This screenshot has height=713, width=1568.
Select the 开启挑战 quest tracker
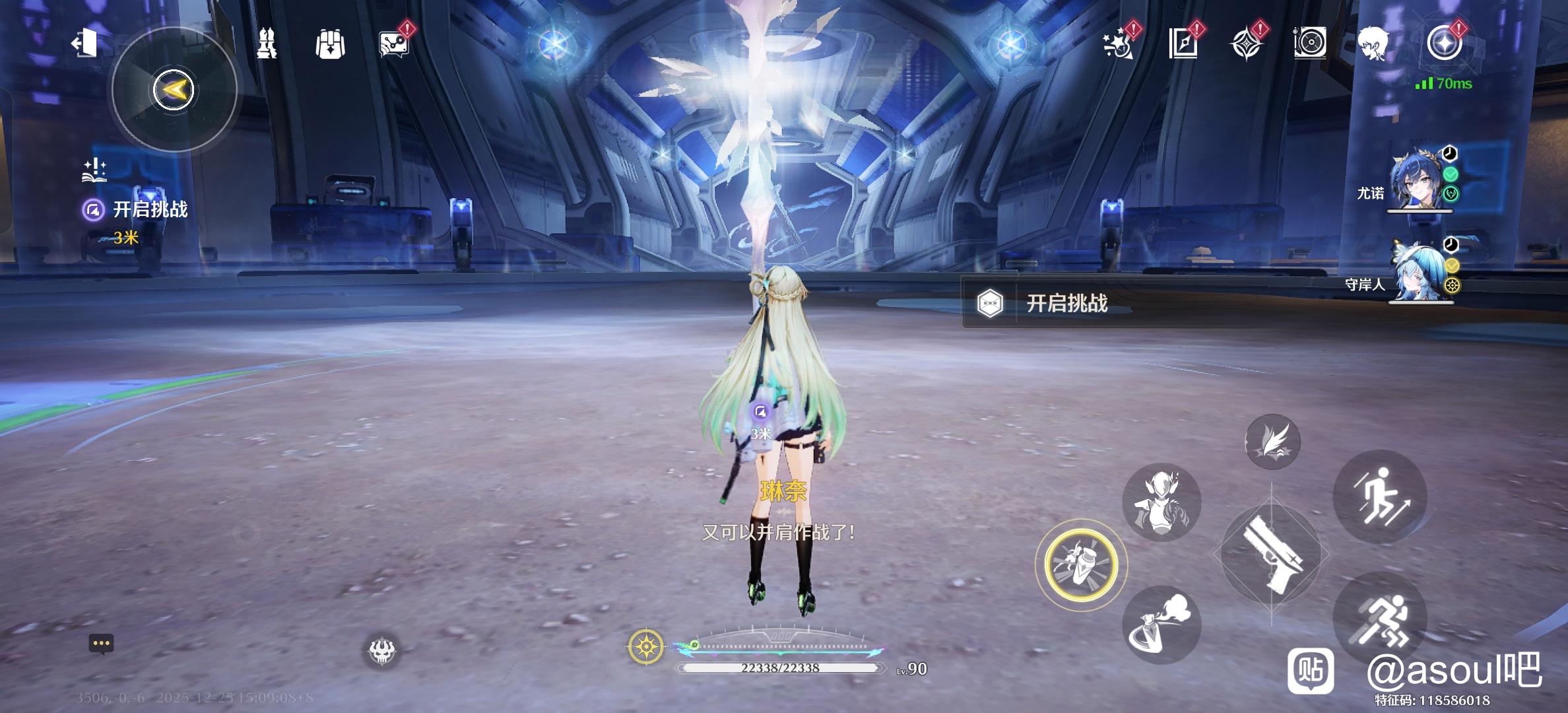pyautogui.click(x=150, y=210)
